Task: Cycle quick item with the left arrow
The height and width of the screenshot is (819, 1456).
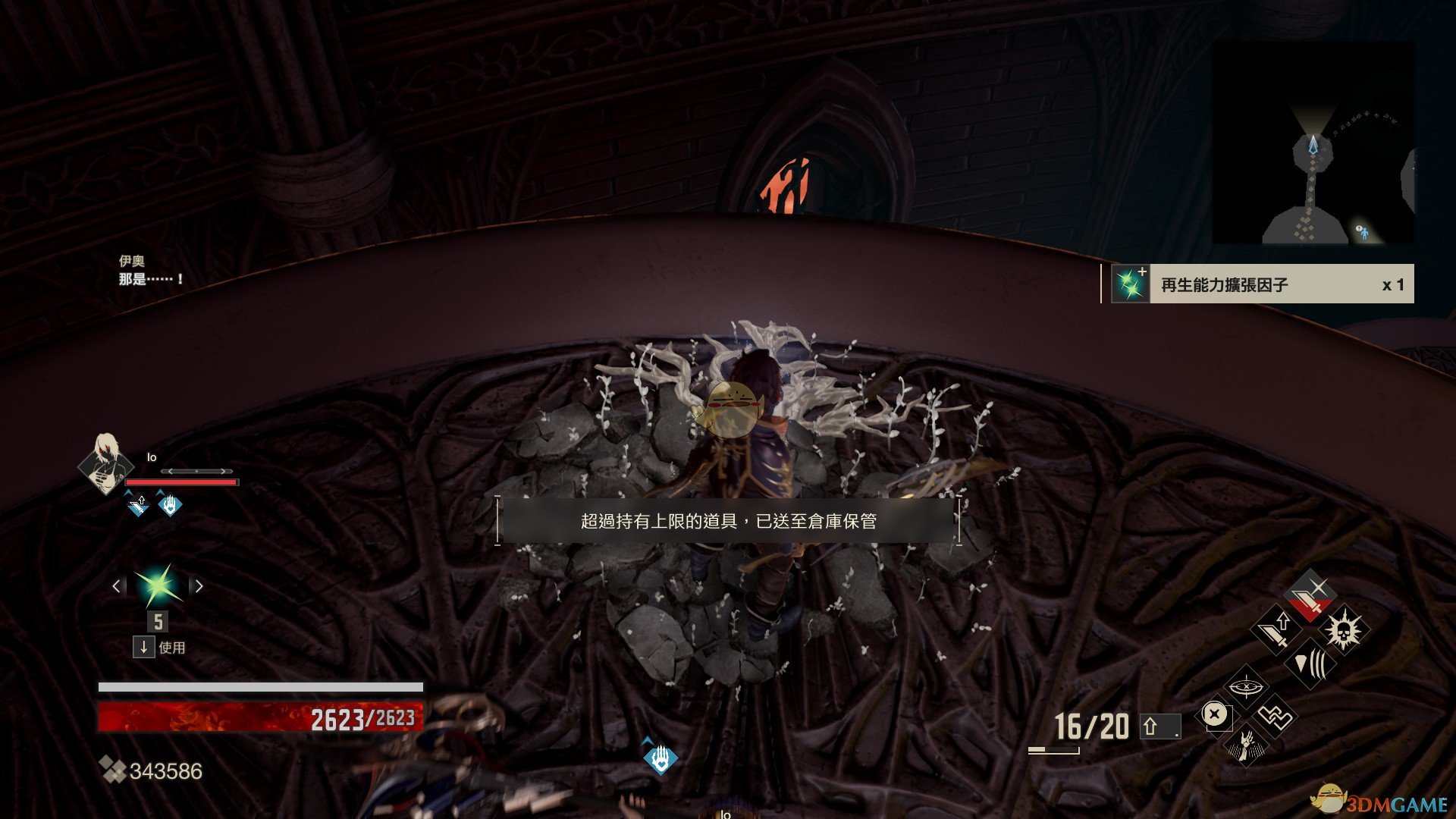Action: (116, 586)
